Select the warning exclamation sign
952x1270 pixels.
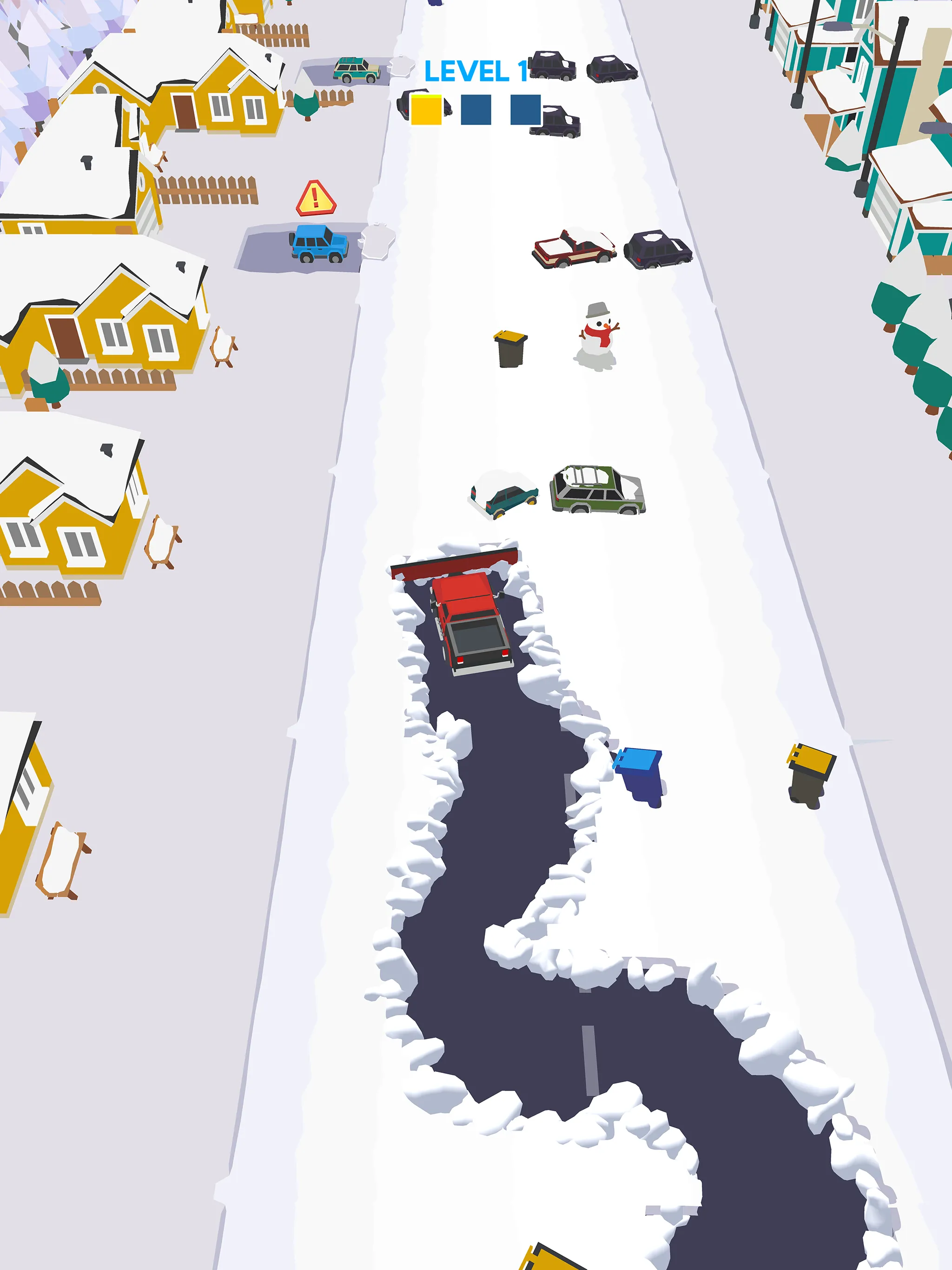(x=315, y=197)
